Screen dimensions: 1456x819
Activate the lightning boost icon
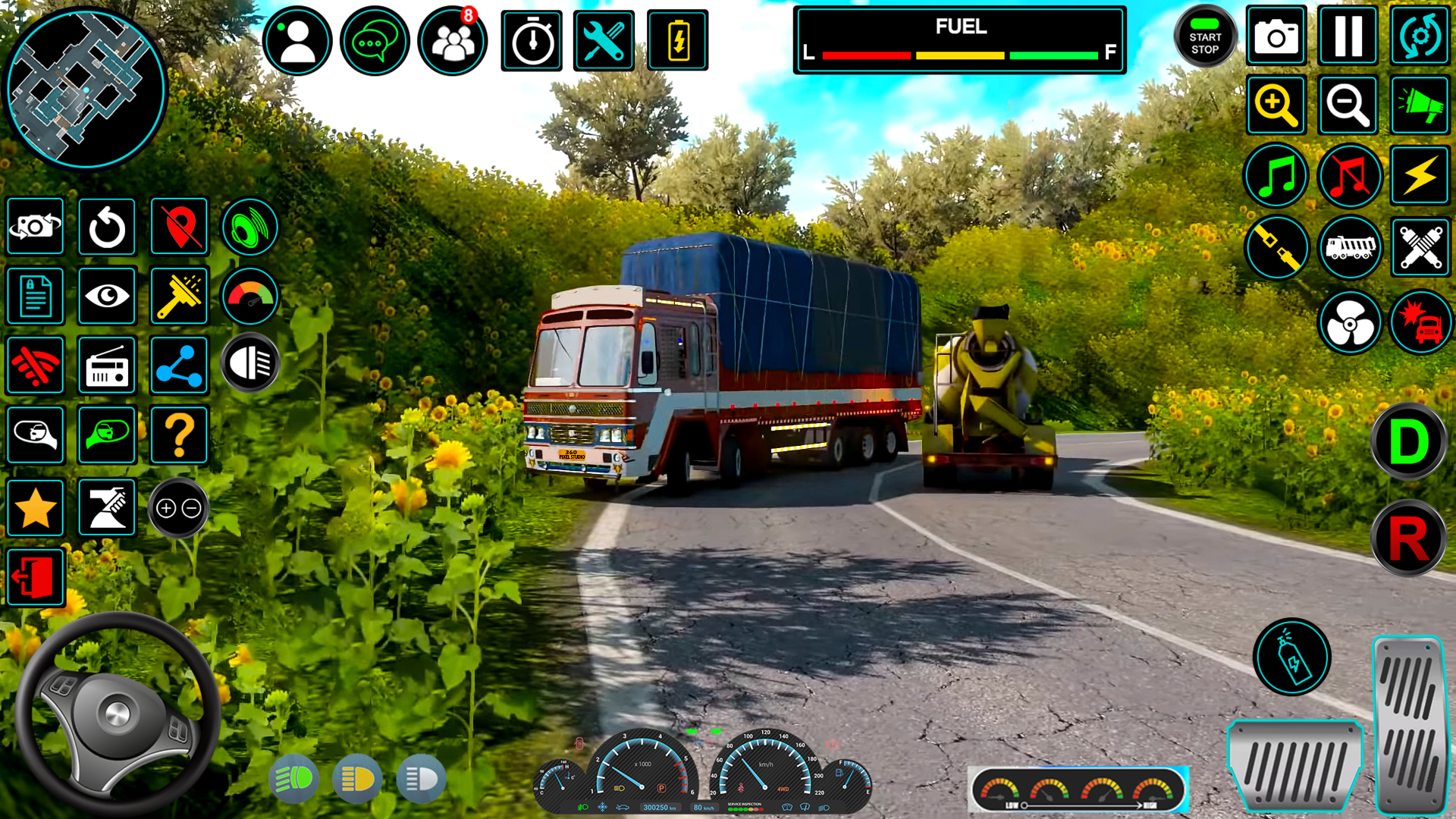tap(1420, 176)
